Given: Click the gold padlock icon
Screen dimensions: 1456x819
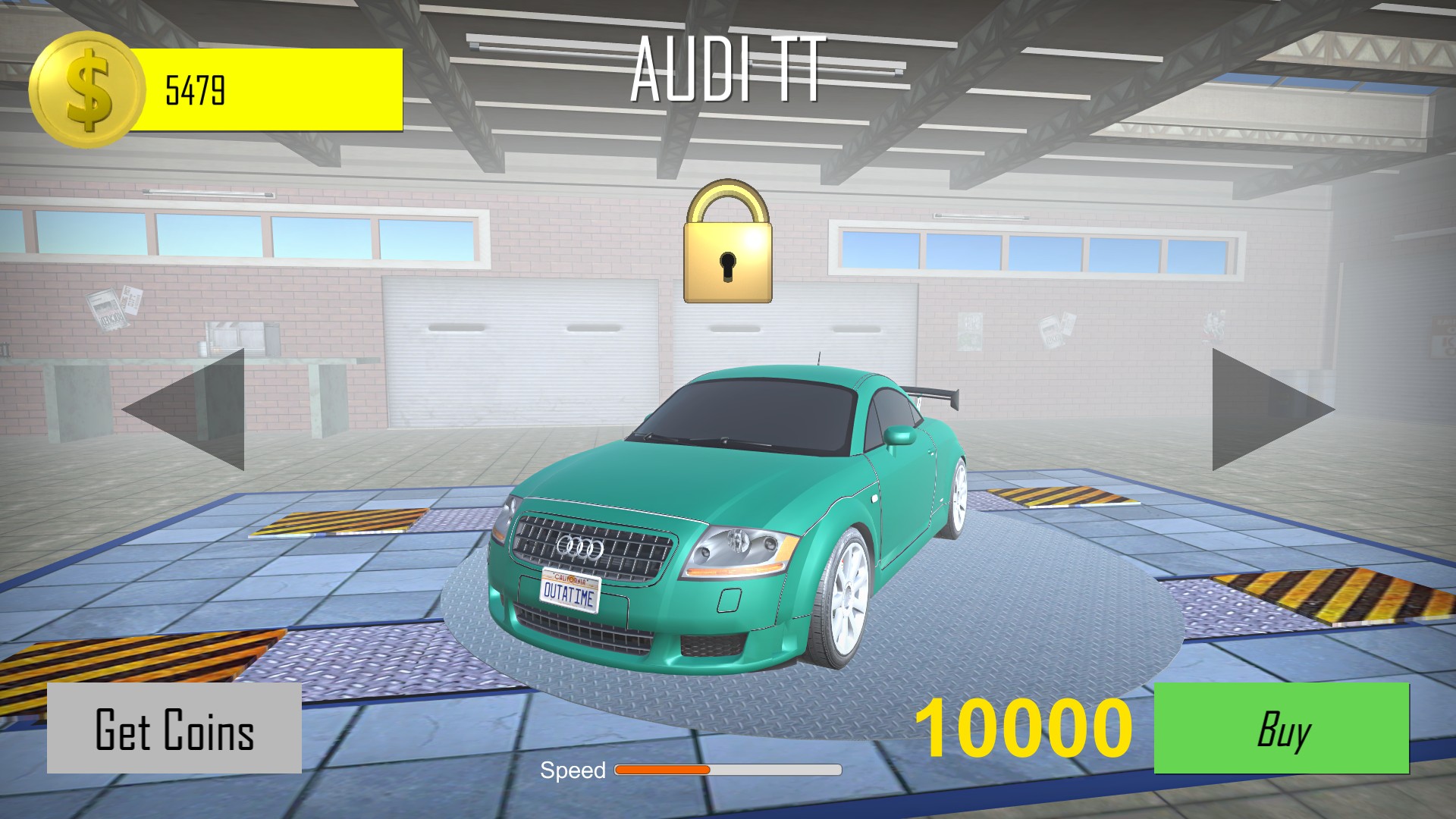Looking at the screenshot, I should pyautogui.click(x=728, y=243).
